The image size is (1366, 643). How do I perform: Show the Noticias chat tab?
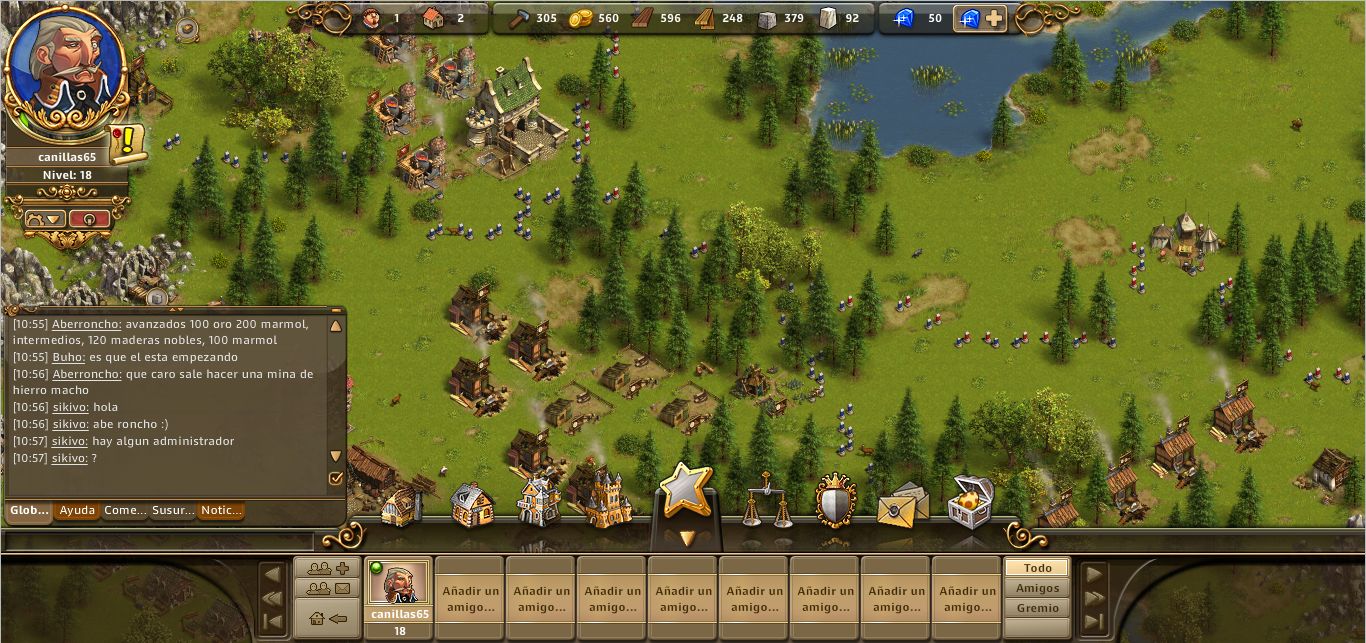221,511
